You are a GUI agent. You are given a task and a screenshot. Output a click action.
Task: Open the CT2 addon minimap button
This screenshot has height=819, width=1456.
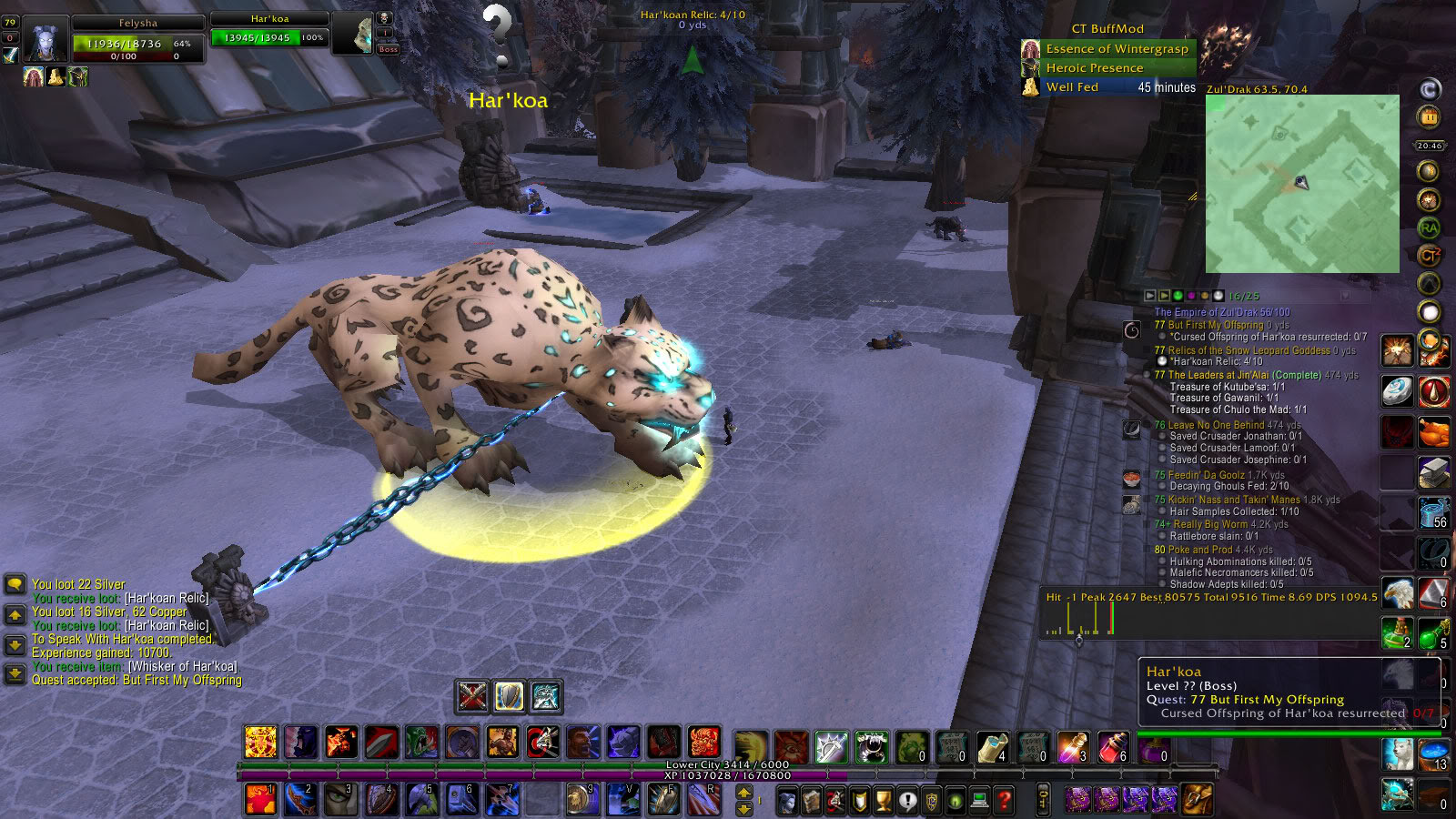pyautogui.click(x=1429, y=256)
